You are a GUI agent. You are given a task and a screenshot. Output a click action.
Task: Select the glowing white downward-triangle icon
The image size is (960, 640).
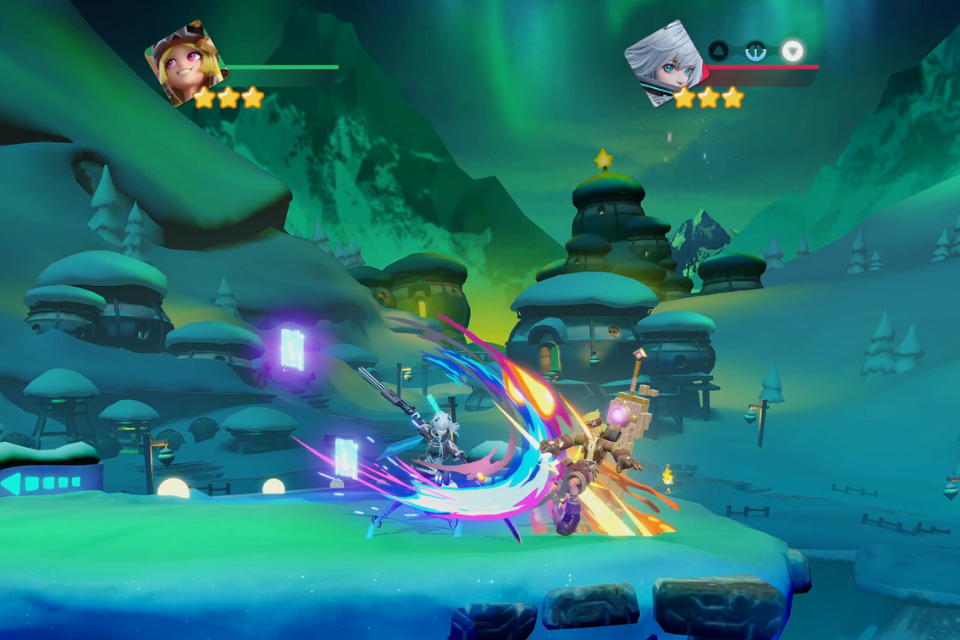point(793,50)
